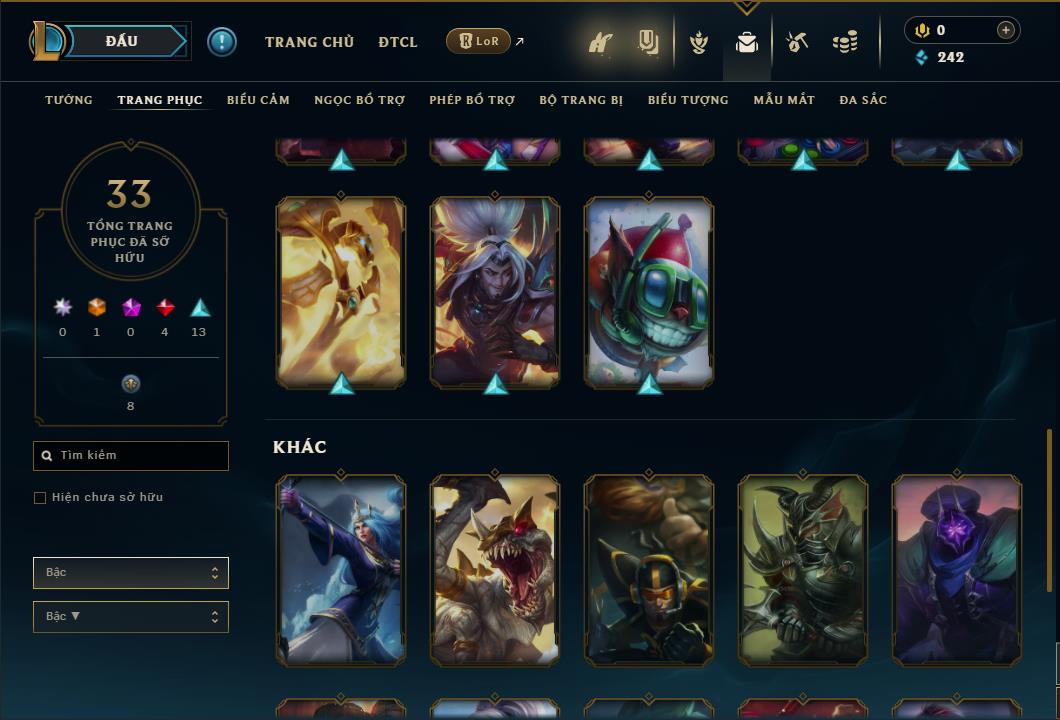Screen dimensions: 1060x720
Task: Click the Tìm kiếm search field
Action: (131, 456)
